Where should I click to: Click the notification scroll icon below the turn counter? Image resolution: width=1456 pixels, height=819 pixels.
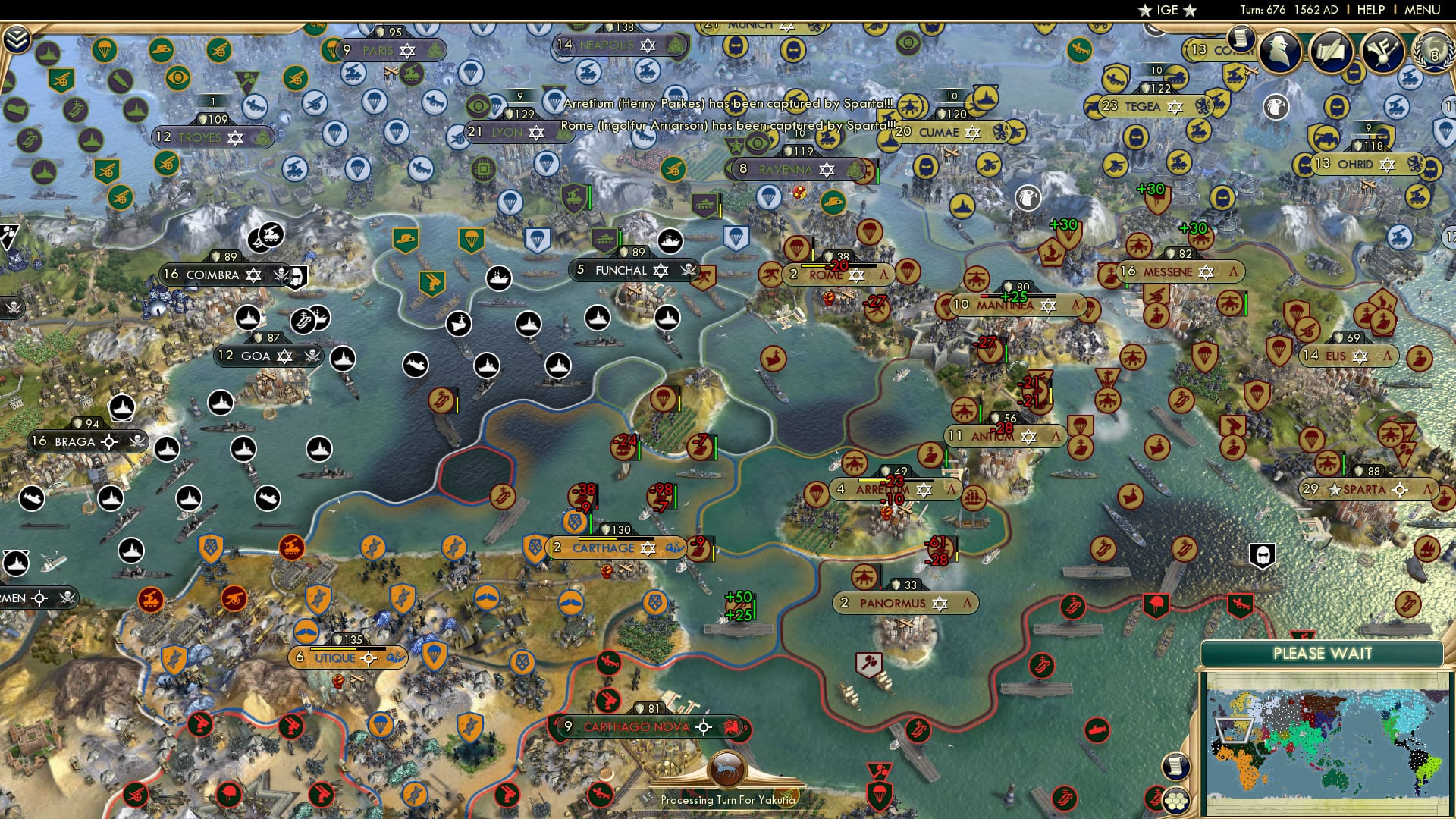click(x=1241, y=39)
